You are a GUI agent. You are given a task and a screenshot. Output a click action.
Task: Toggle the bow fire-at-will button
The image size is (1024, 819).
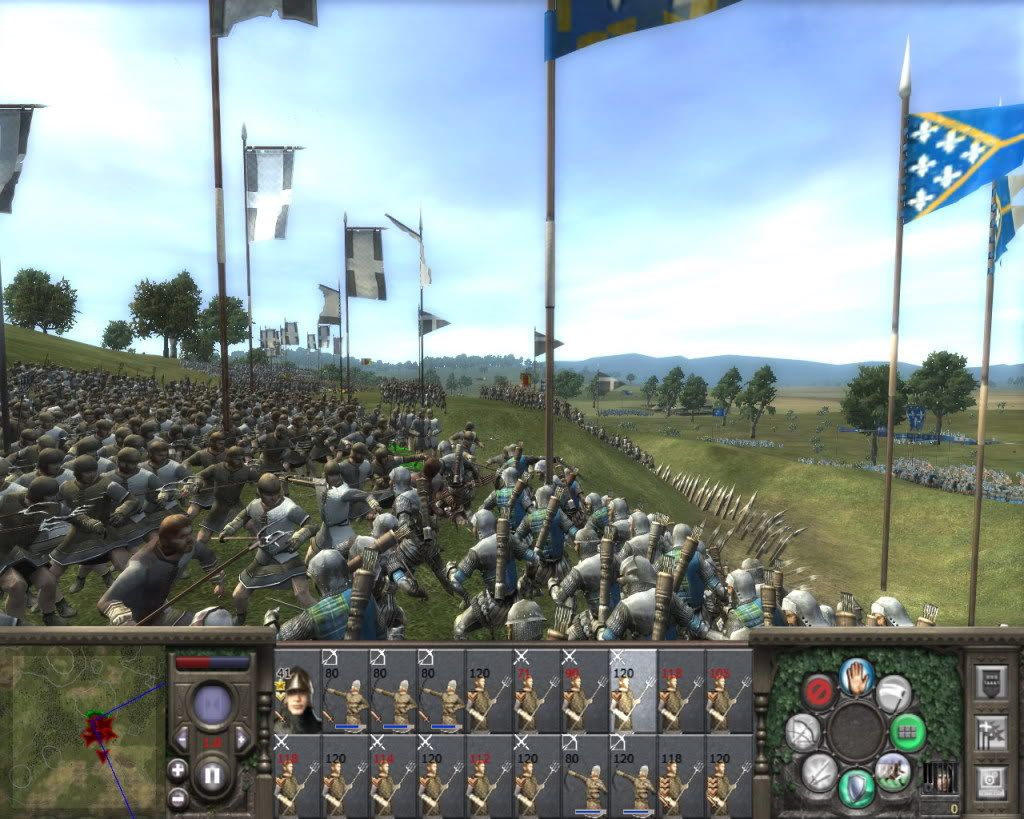click(803, 733)
